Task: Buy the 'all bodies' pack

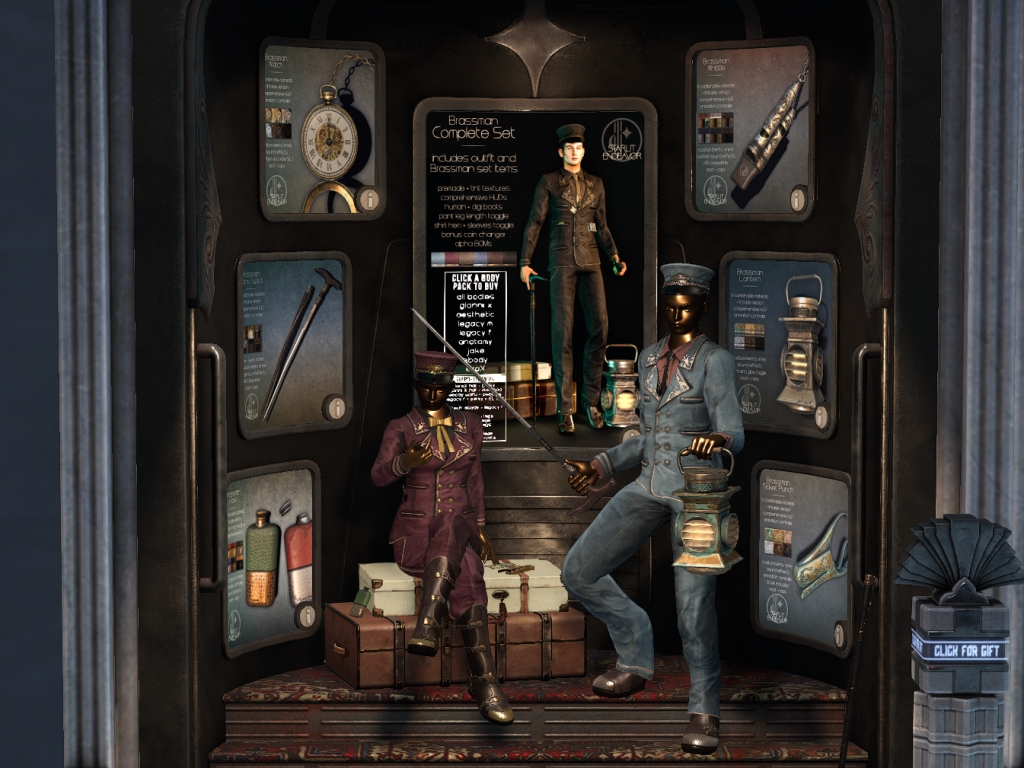Action: point(473,299)
